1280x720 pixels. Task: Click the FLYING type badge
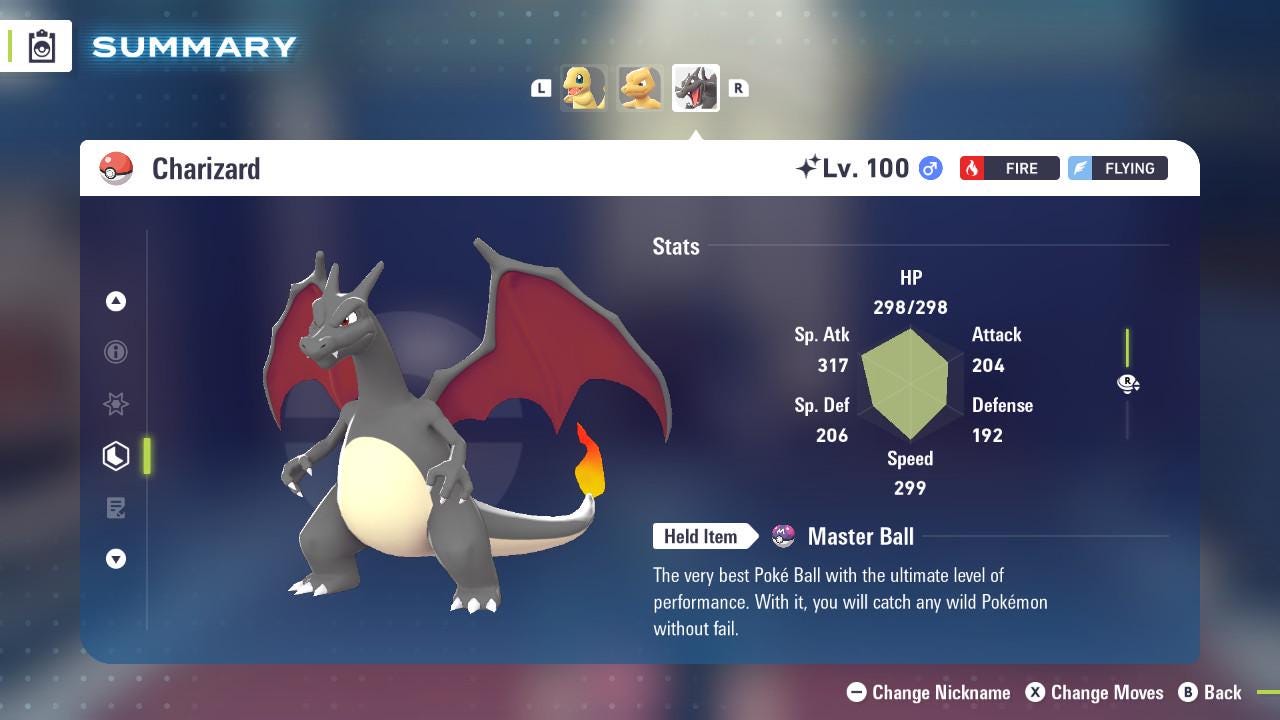[x=1117, y=168]
